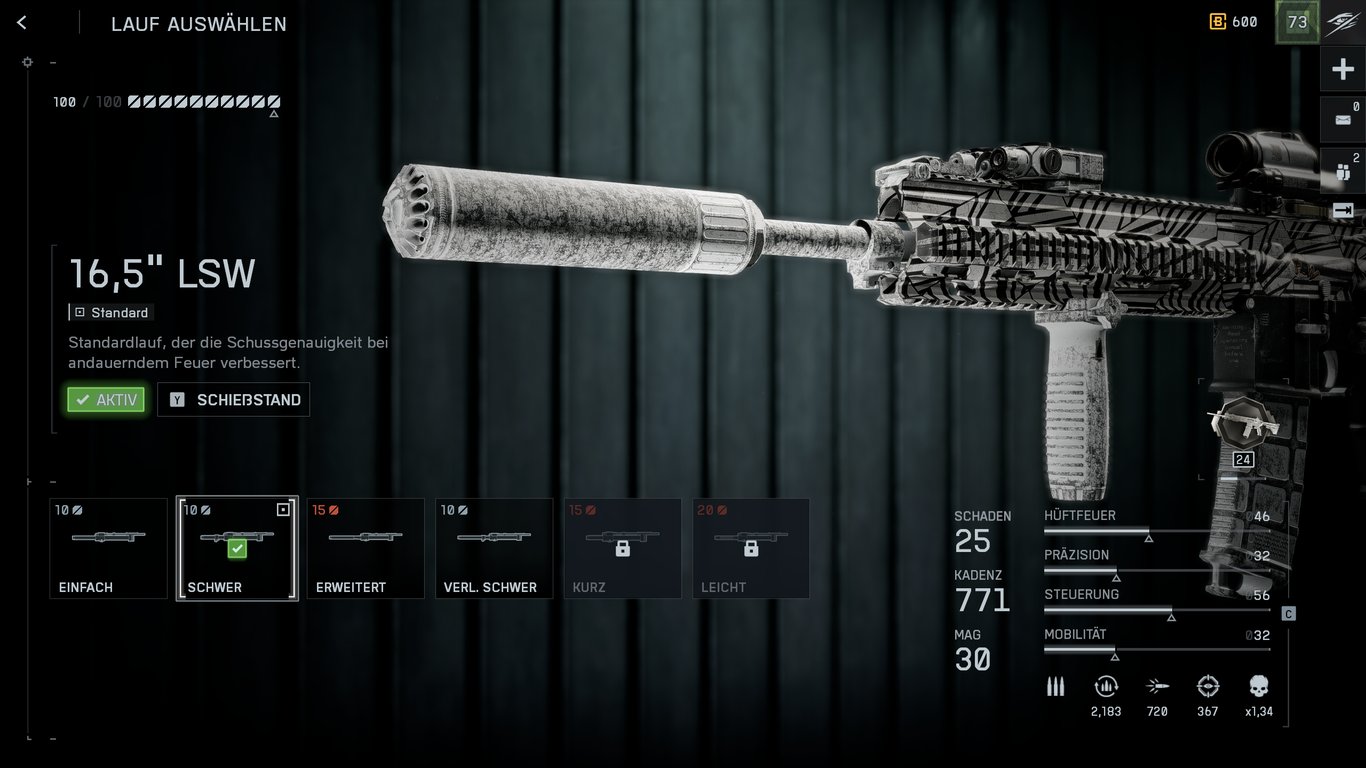Click the crosshair range stat icon

coord(1208,687)
